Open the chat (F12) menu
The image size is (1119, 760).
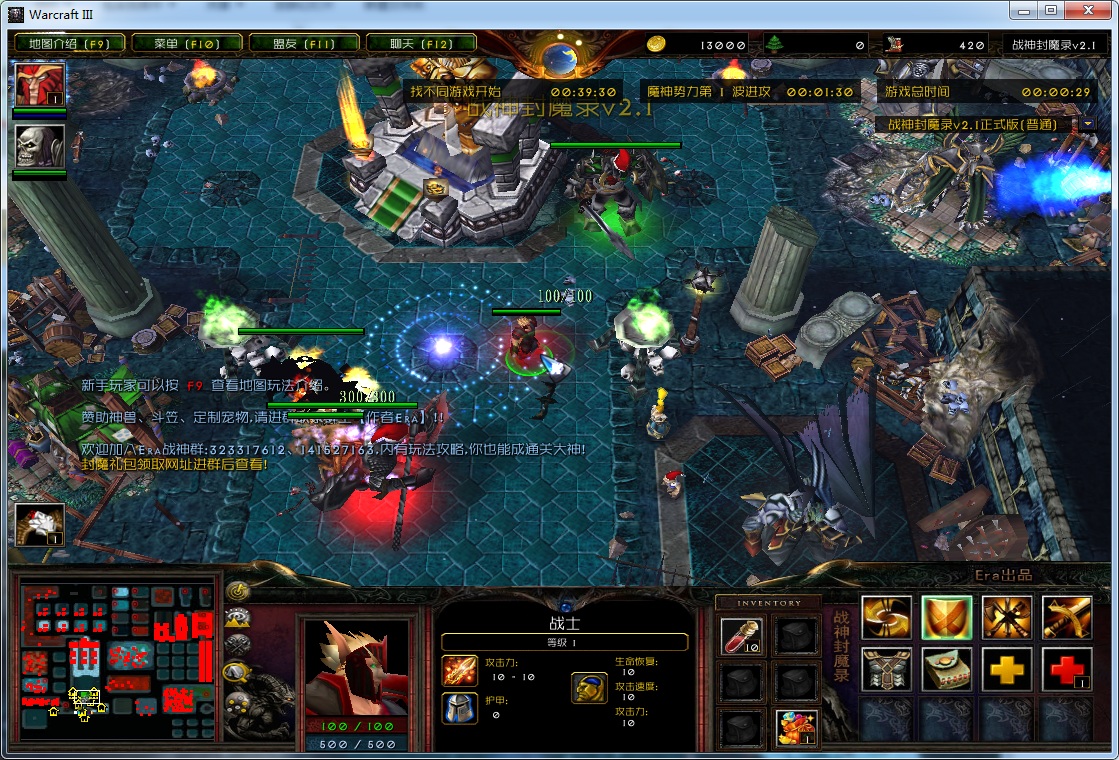point(424,44)
